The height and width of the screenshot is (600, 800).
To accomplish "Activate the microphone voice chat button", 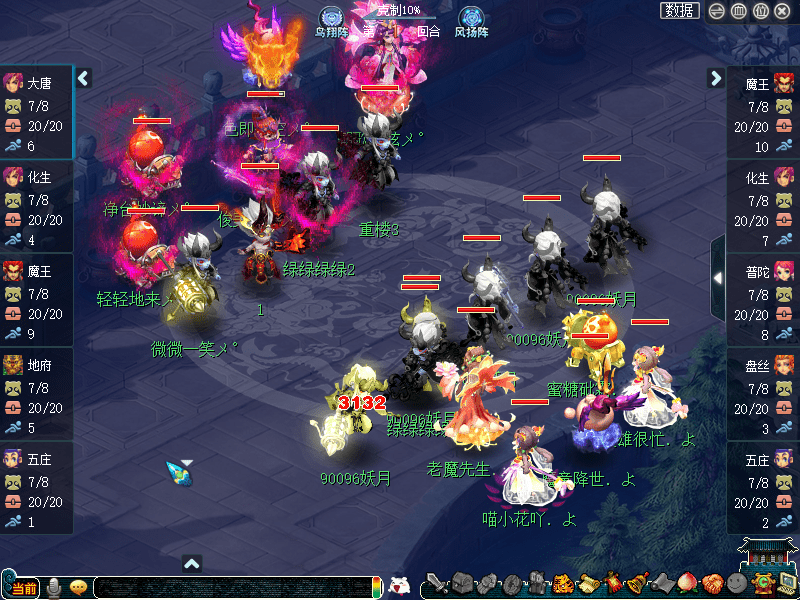I will click(54, 587).
